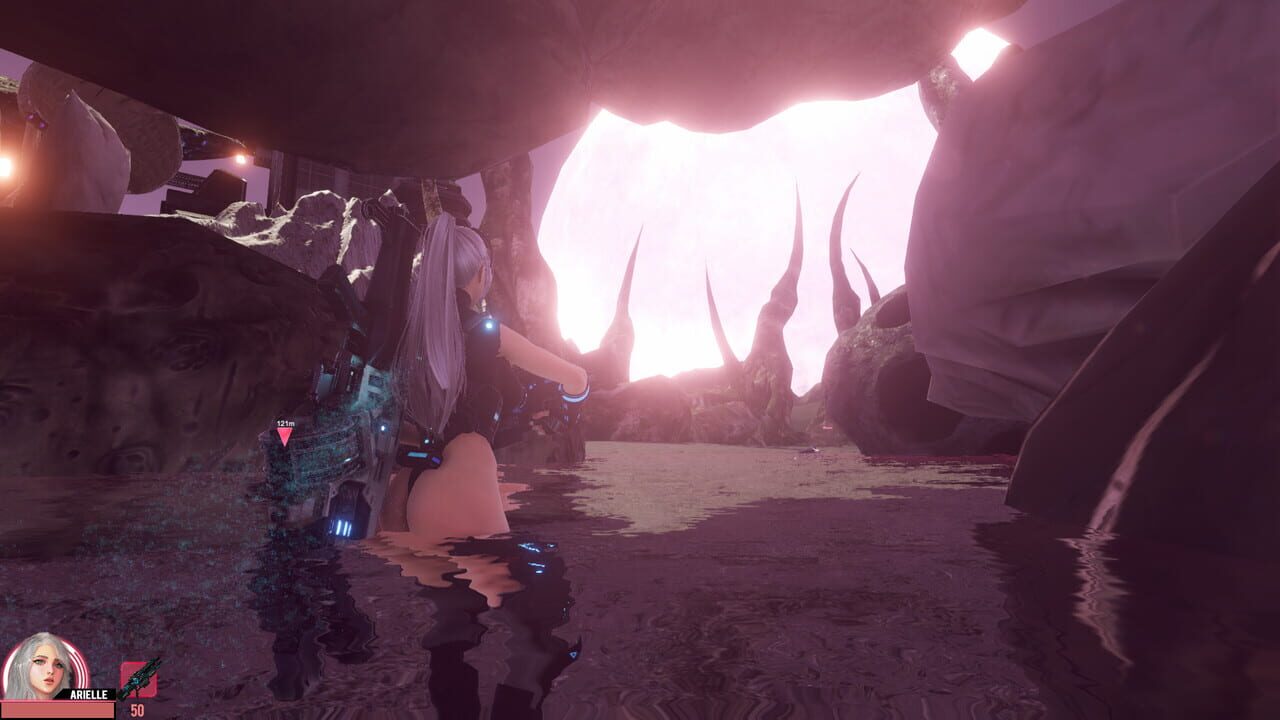The width and height of the screenshot is (1280, 720).
Task: Expand the ARIELLE nameplate banner
Action: pos(88,694)
